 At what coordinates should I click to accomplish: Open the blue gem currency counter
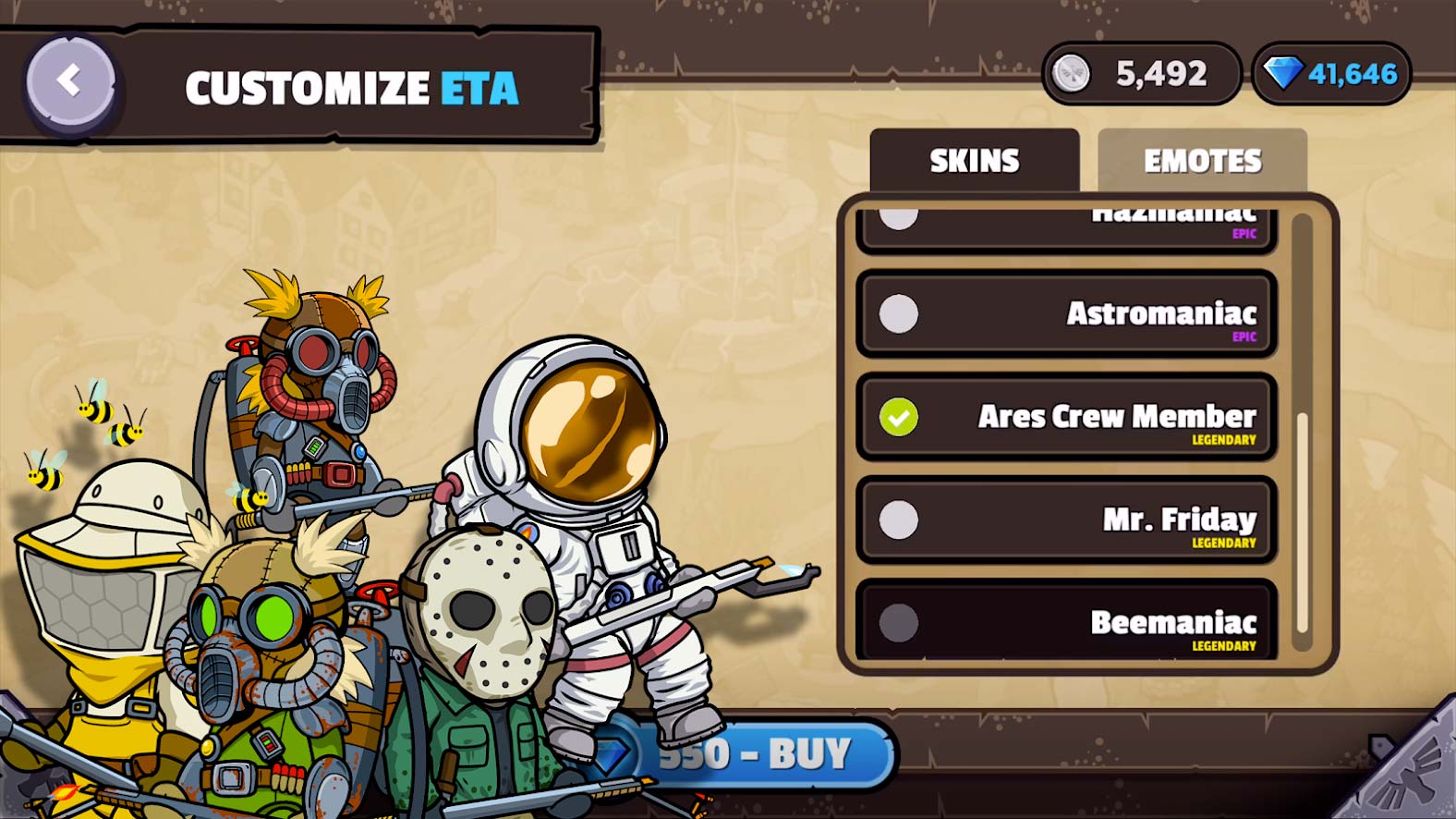1331,74
